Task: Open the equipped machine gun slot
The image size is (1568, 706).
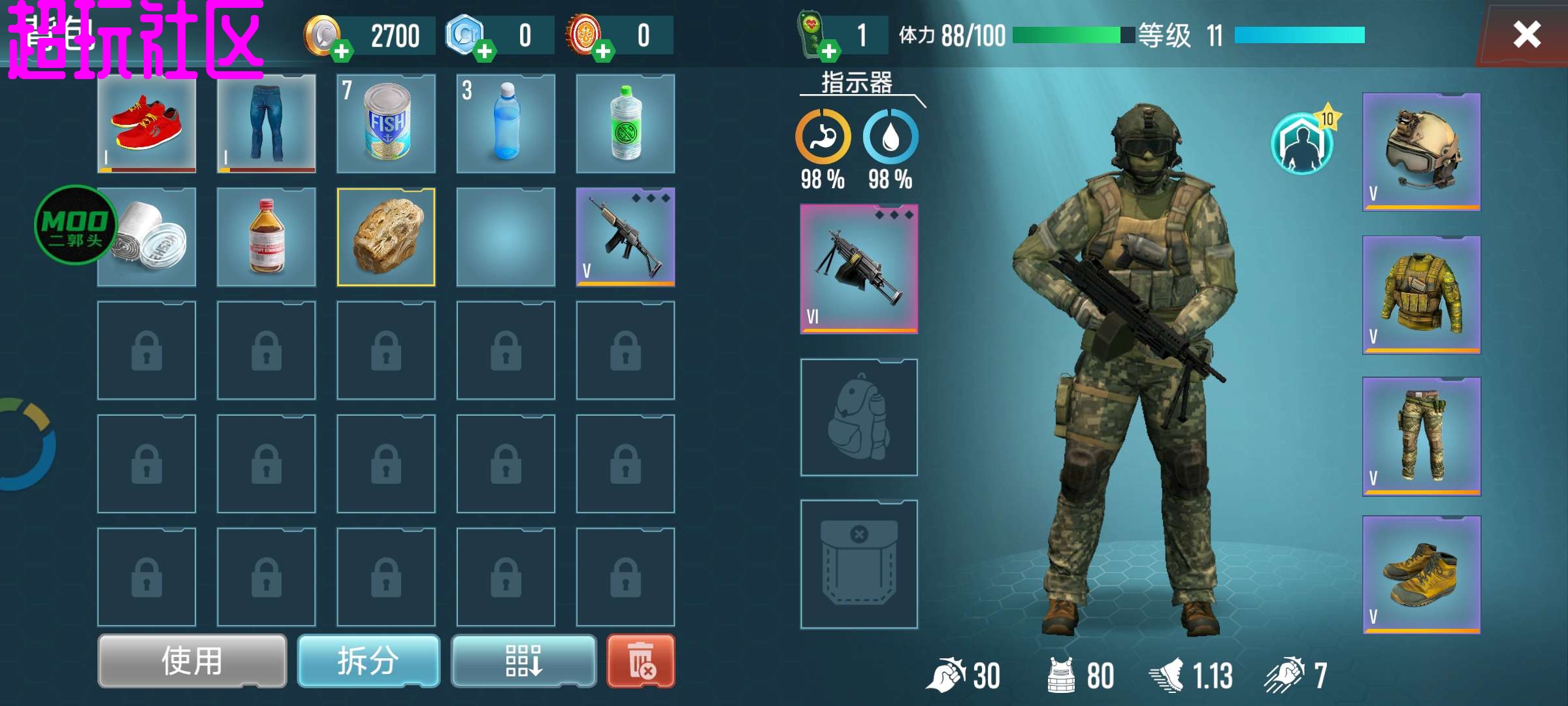Action: click(x=859, y=269)
